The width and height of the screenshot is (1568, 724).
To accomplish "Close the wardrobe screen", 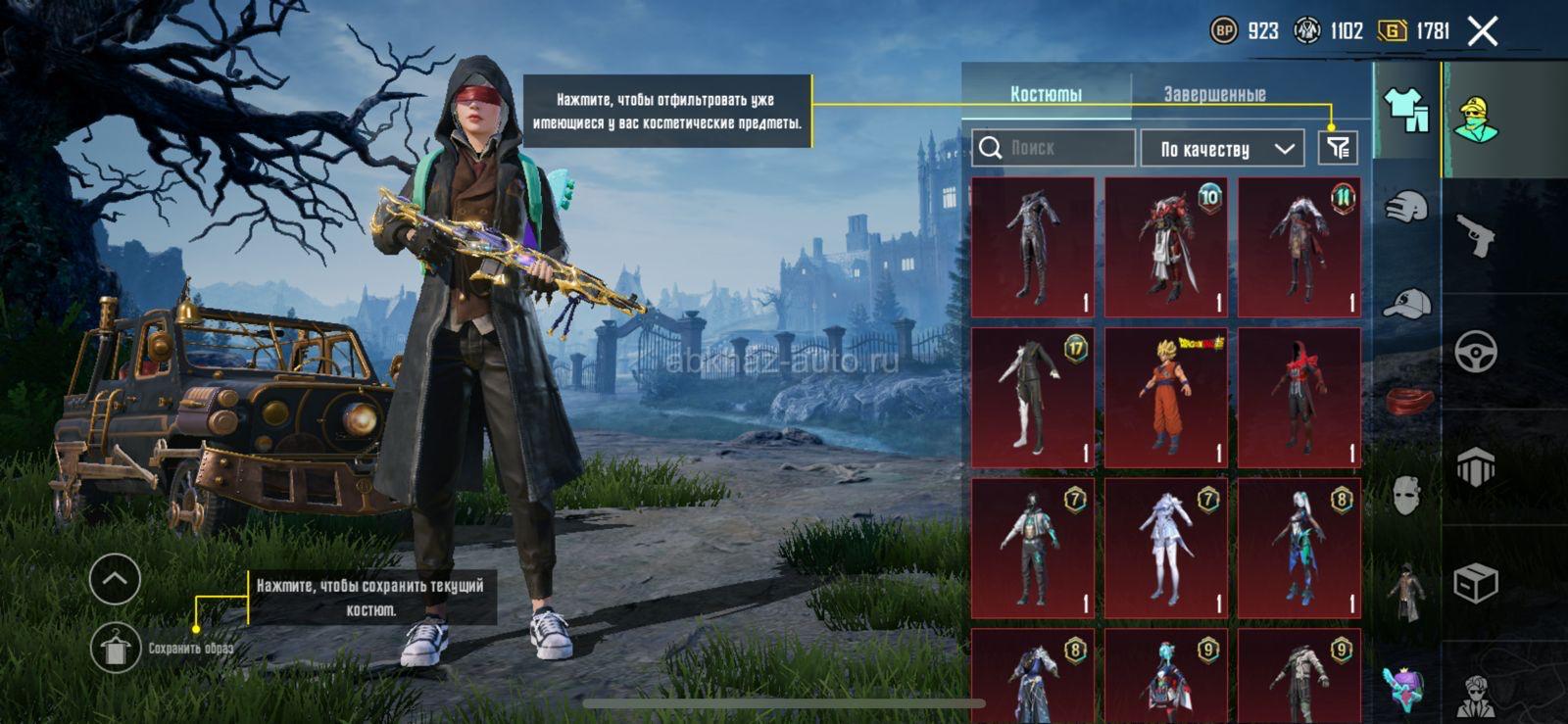I will coord(1483,31).
